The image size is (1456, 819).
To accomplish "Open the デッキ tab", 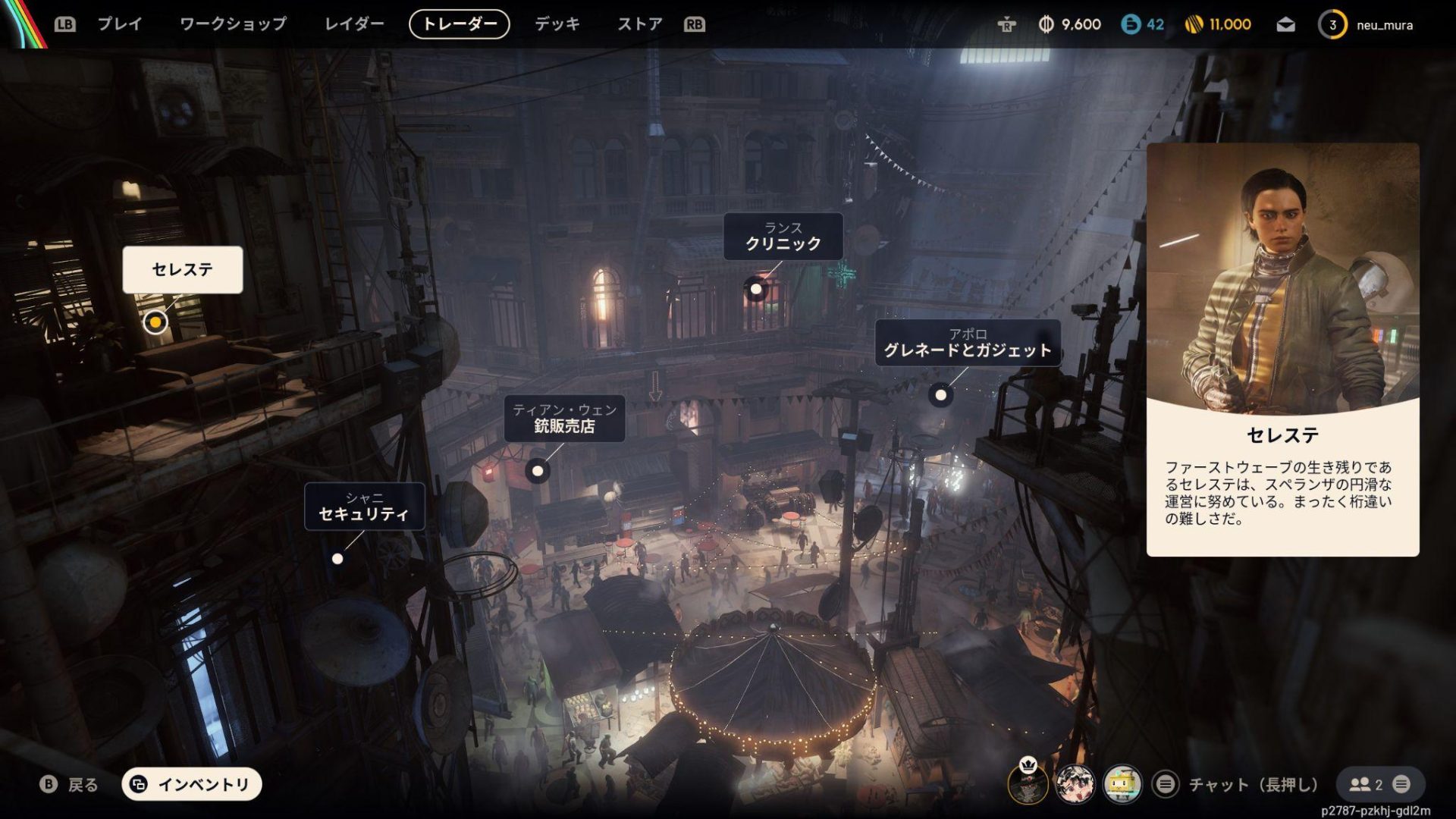I will [x=557, y=24].
